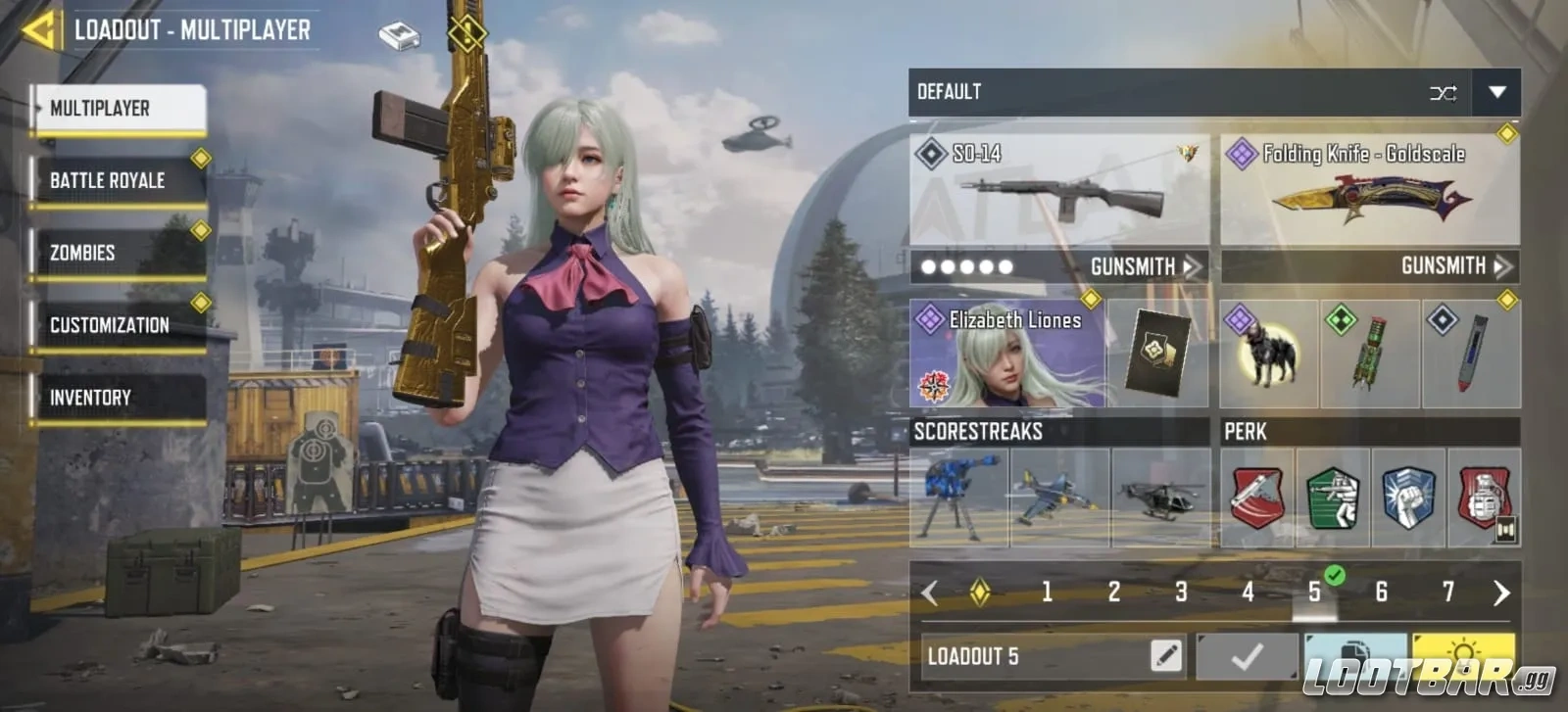The height and width of the screenshot is (712, 1568).
Task: Select the green tactical grenade slot
Action: coord(1370,354)
